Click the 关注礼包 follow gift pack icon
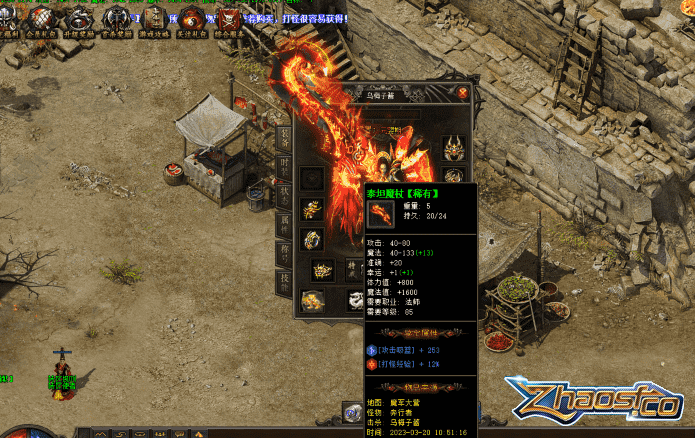The height and width of the screenshot is (438, 695). 192,17
